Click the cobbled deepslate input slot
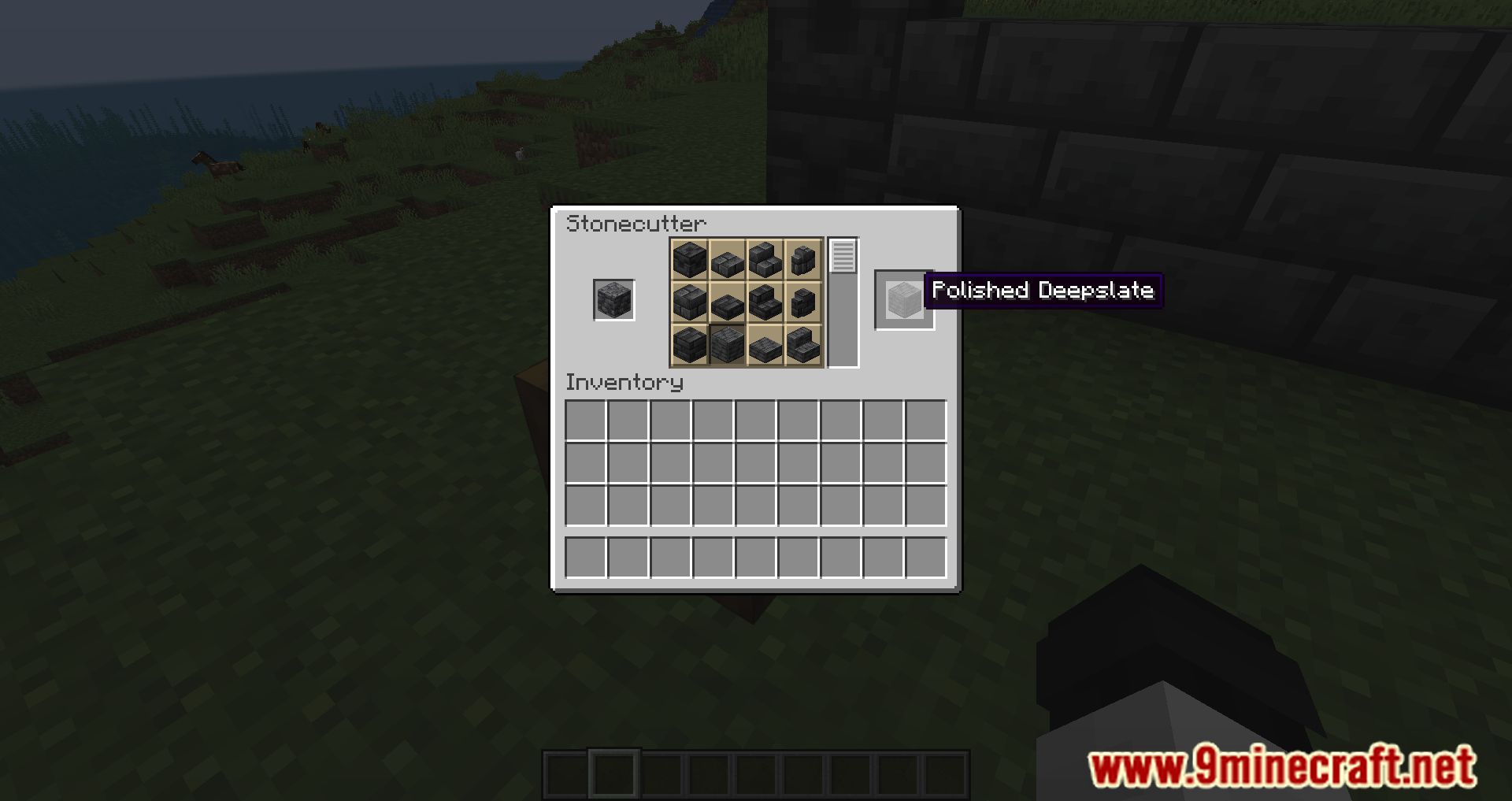 point(613,299)
